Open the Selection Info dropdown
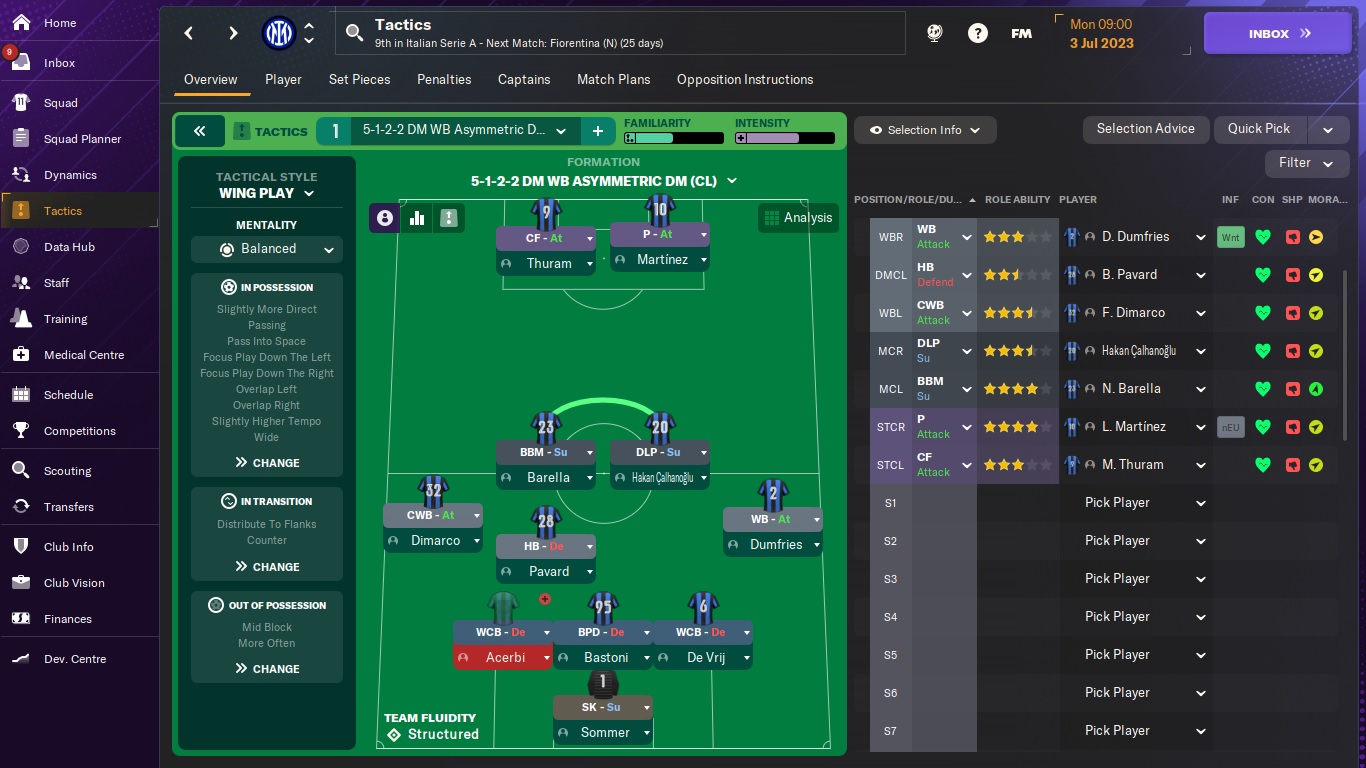Viewport: 1366px width, 768px height. click(924, 130)
